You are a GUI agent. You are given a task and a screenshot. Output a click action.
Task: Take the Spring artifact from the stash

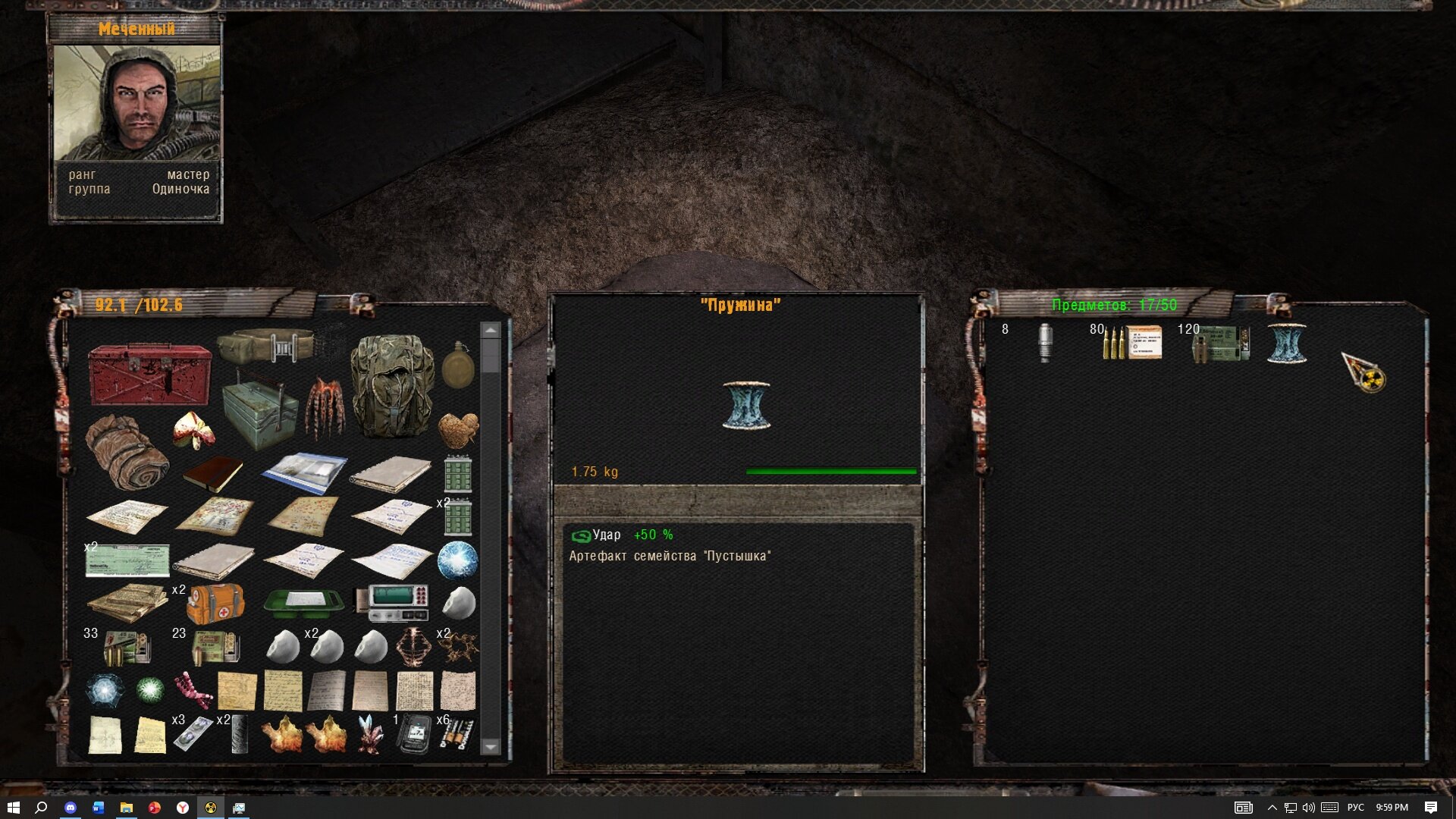[1287, 344]
